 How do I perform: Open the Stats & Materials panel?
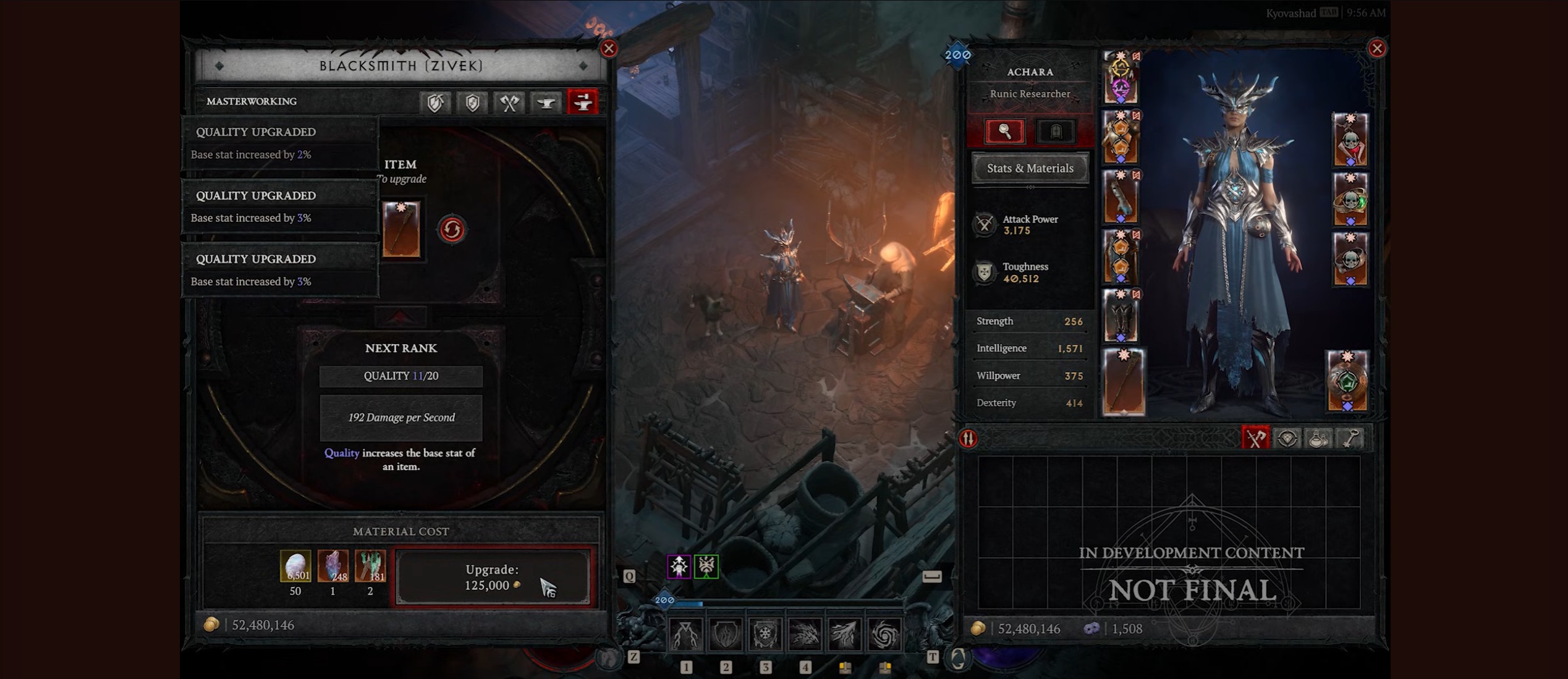tap(1030, 168)
